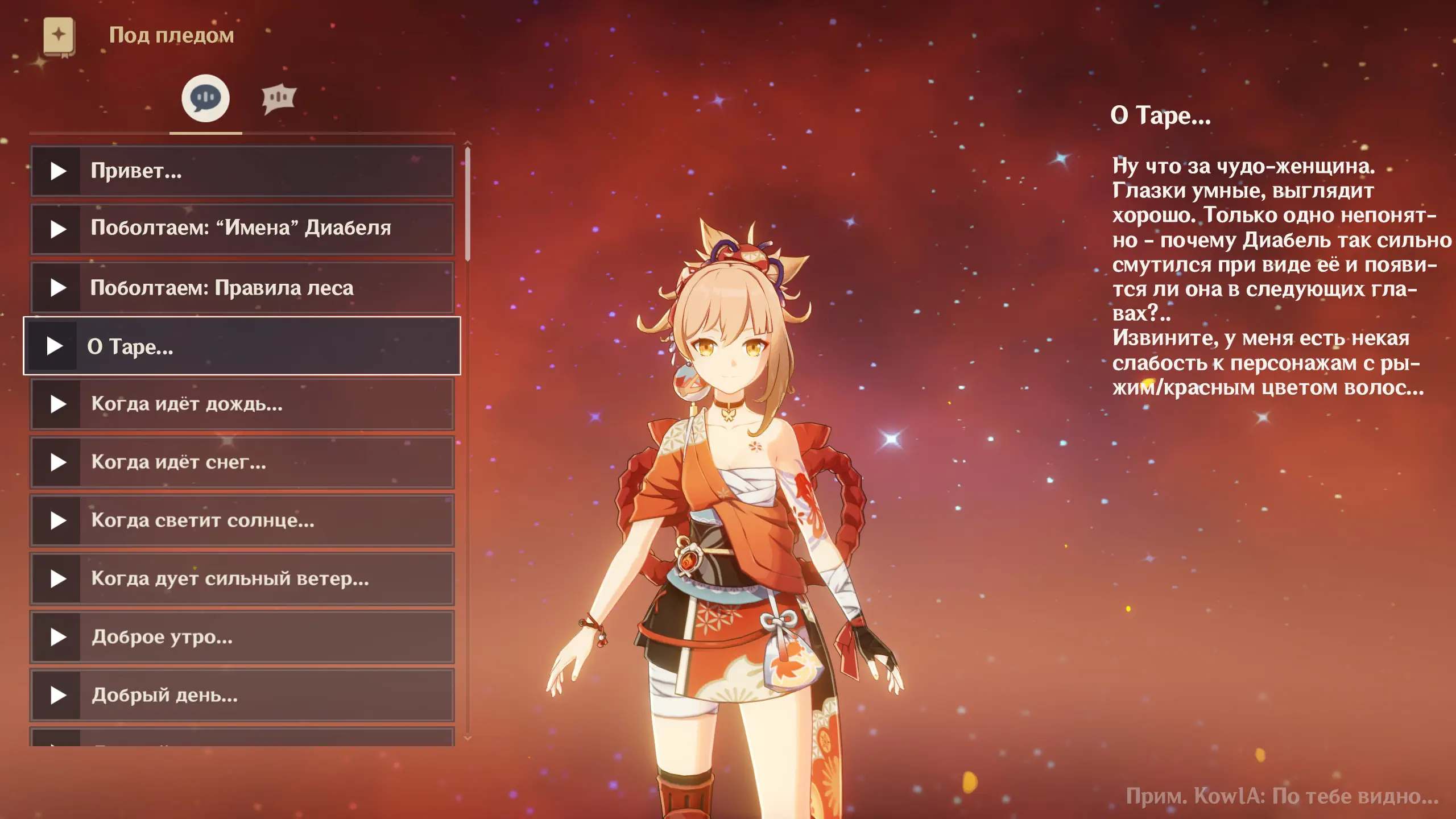Viewport: 1456px width, 819px height.
Task: Switch to the jagged speech bubble tab
Action: pos(278,98)
